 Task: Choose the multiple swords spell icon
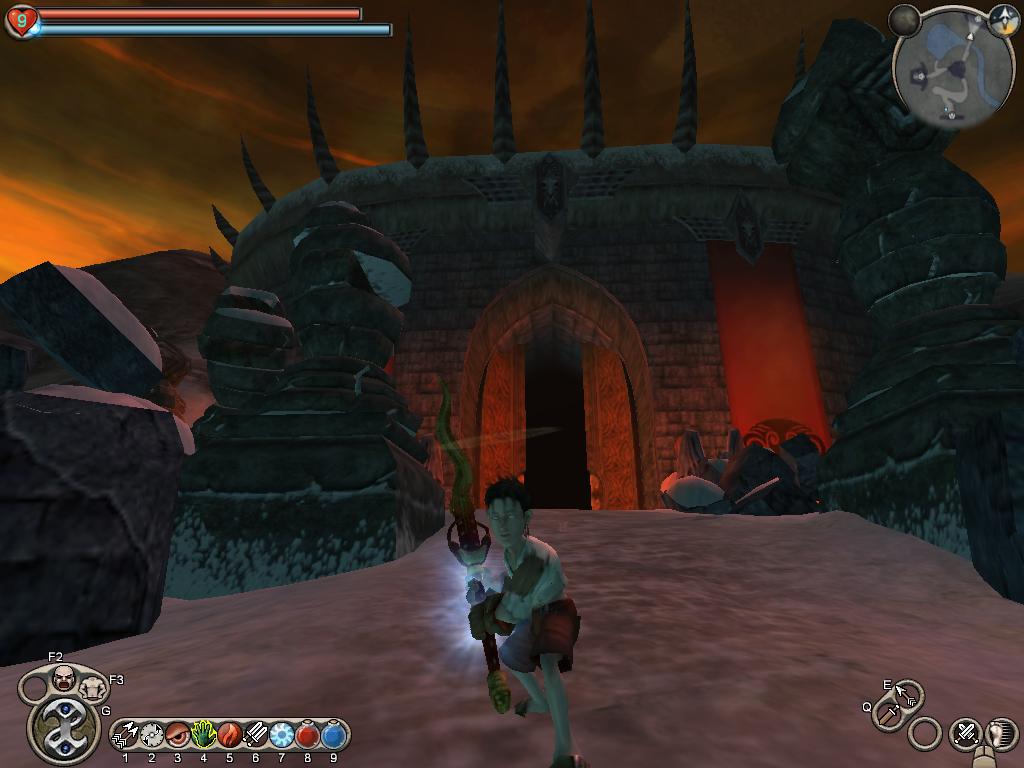[x=255, y=736]
